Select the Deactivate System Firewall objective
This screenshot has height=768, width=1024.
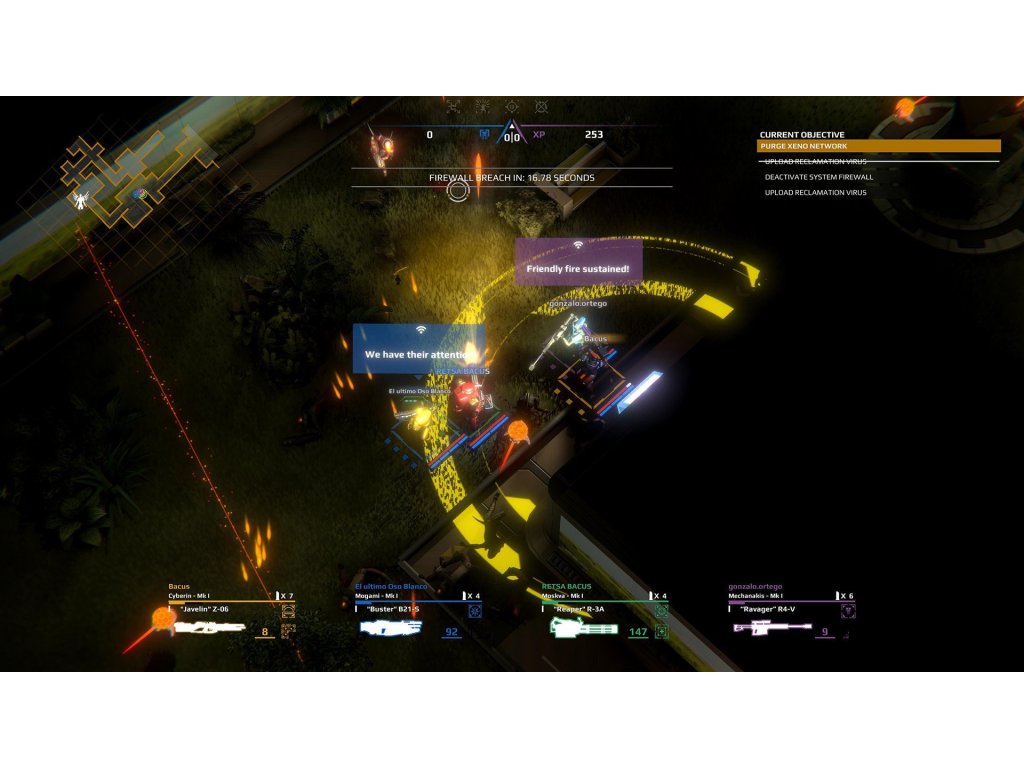(x=819, y=177)
